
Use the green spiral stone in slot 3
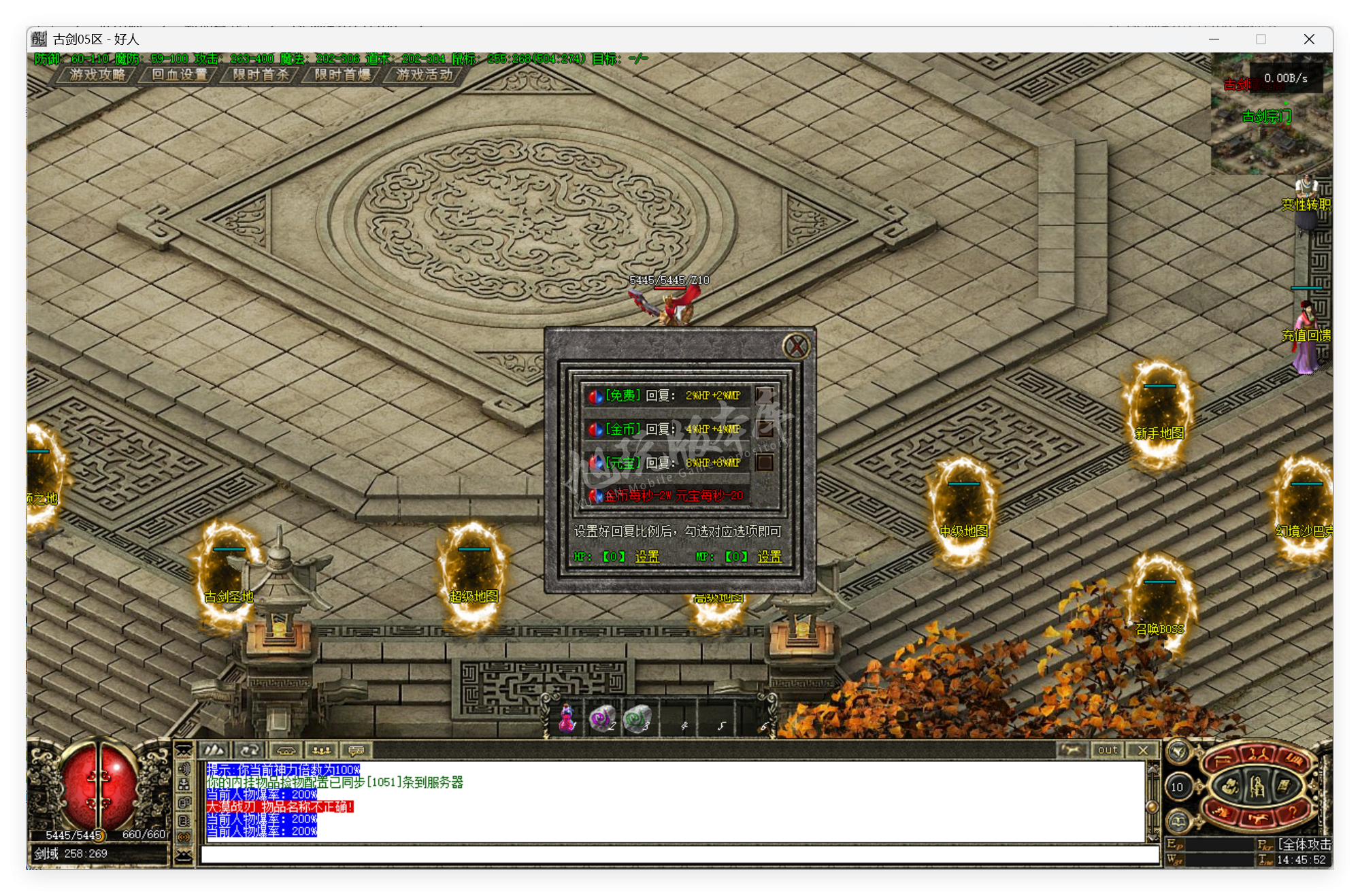pyautogui.click(x=637, y=719)
